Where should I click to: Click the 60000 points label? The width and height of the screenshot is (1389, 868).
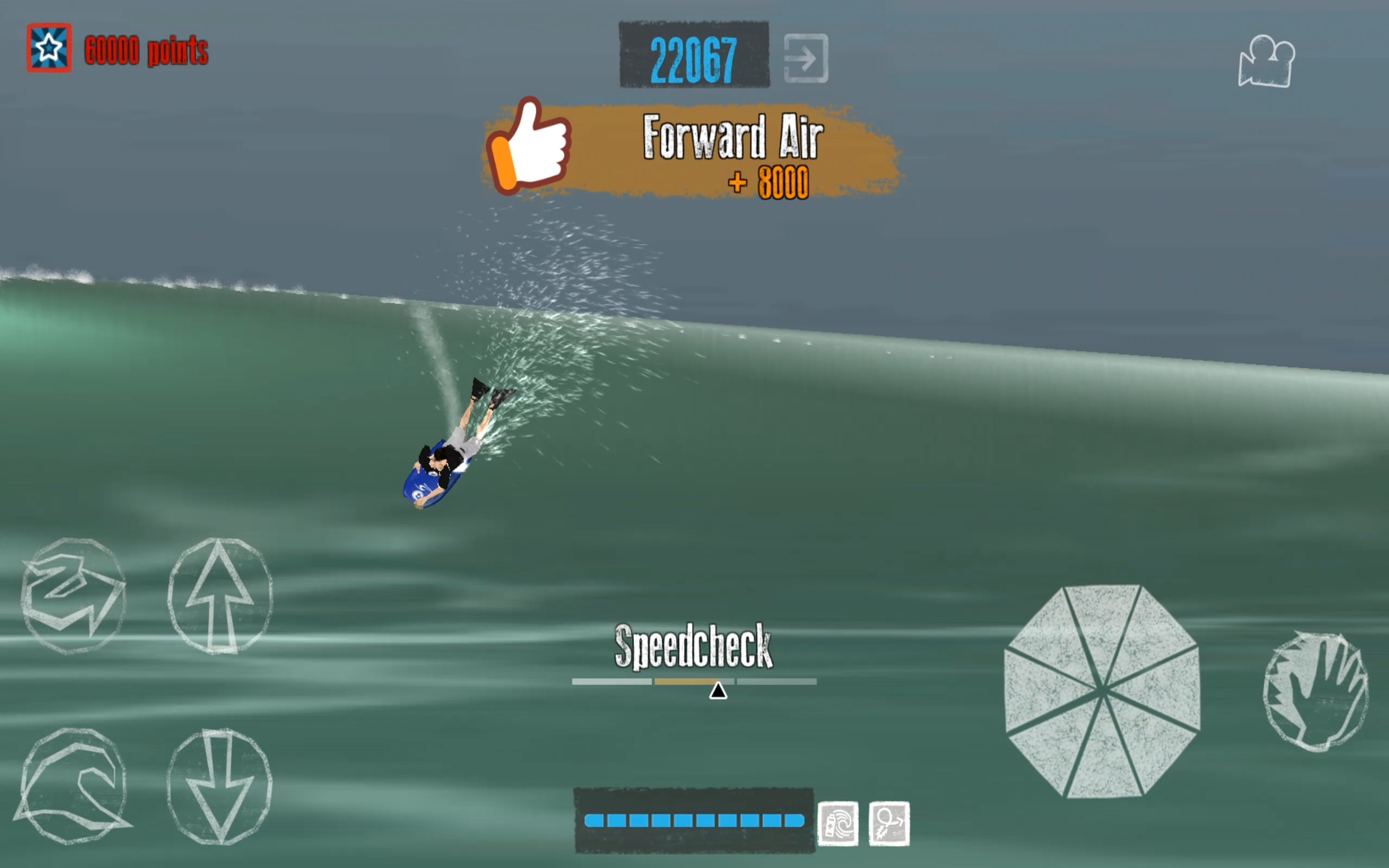click(x=147, y=50)
